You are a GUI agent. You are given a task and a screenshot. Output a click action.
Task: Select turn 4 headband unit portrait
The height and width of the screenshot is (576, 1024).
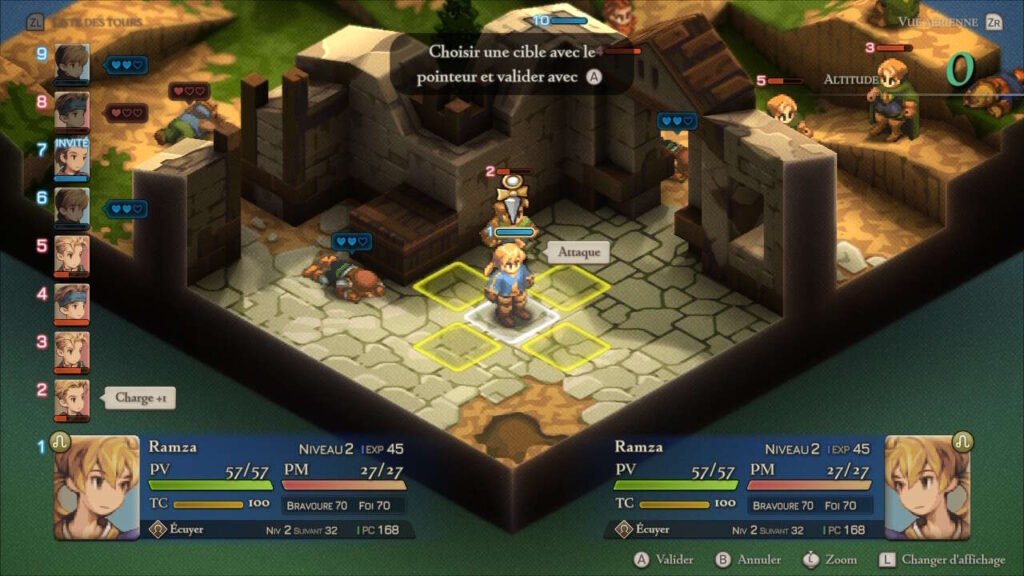72,303
